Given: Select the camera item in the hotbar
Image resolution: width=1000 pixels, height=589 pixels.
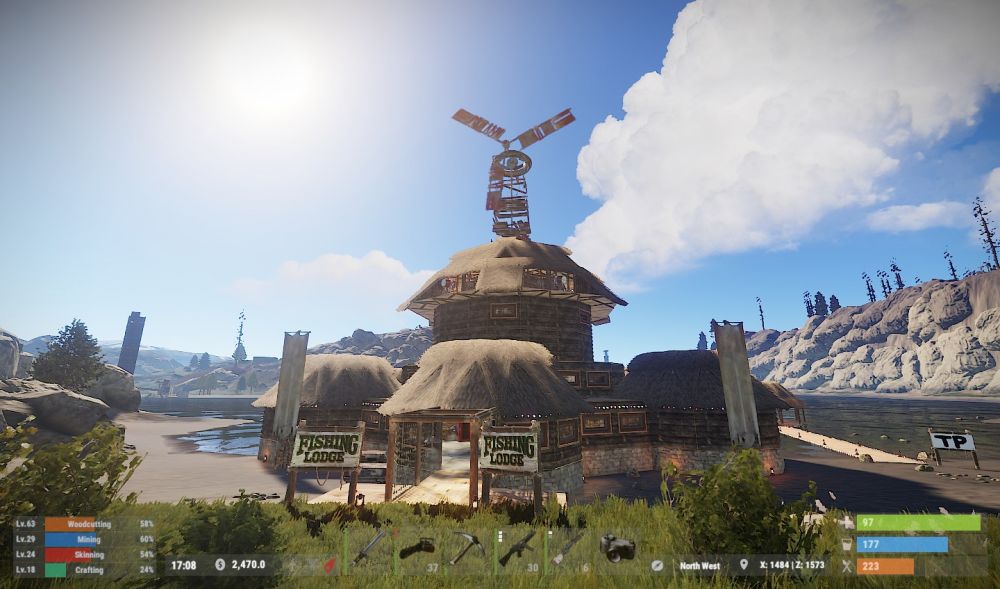Looking at the screenshot, I should pyautogui.click(x=617, y=547).
